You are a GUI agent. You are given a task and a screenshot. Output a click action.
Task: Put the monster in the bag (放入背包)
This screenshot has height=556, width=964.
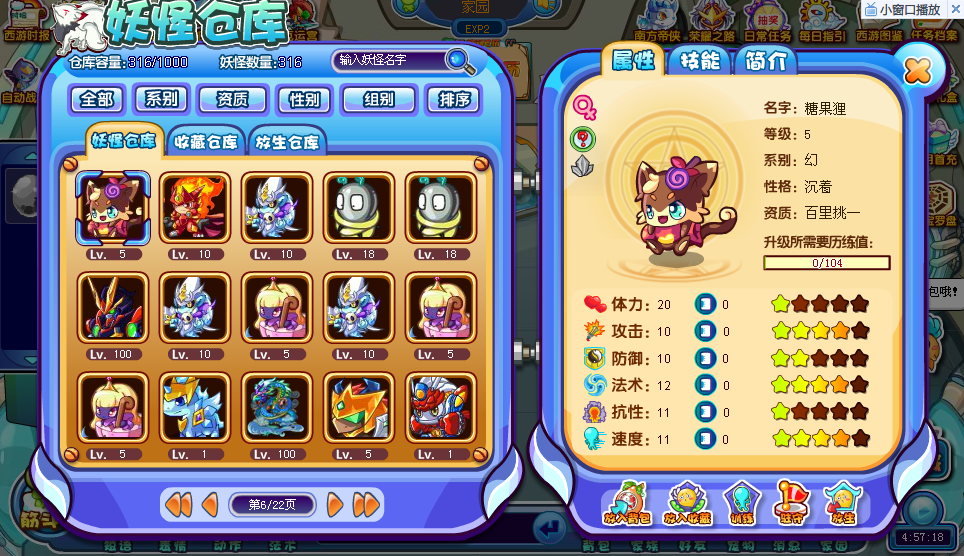tap(627, 504)
